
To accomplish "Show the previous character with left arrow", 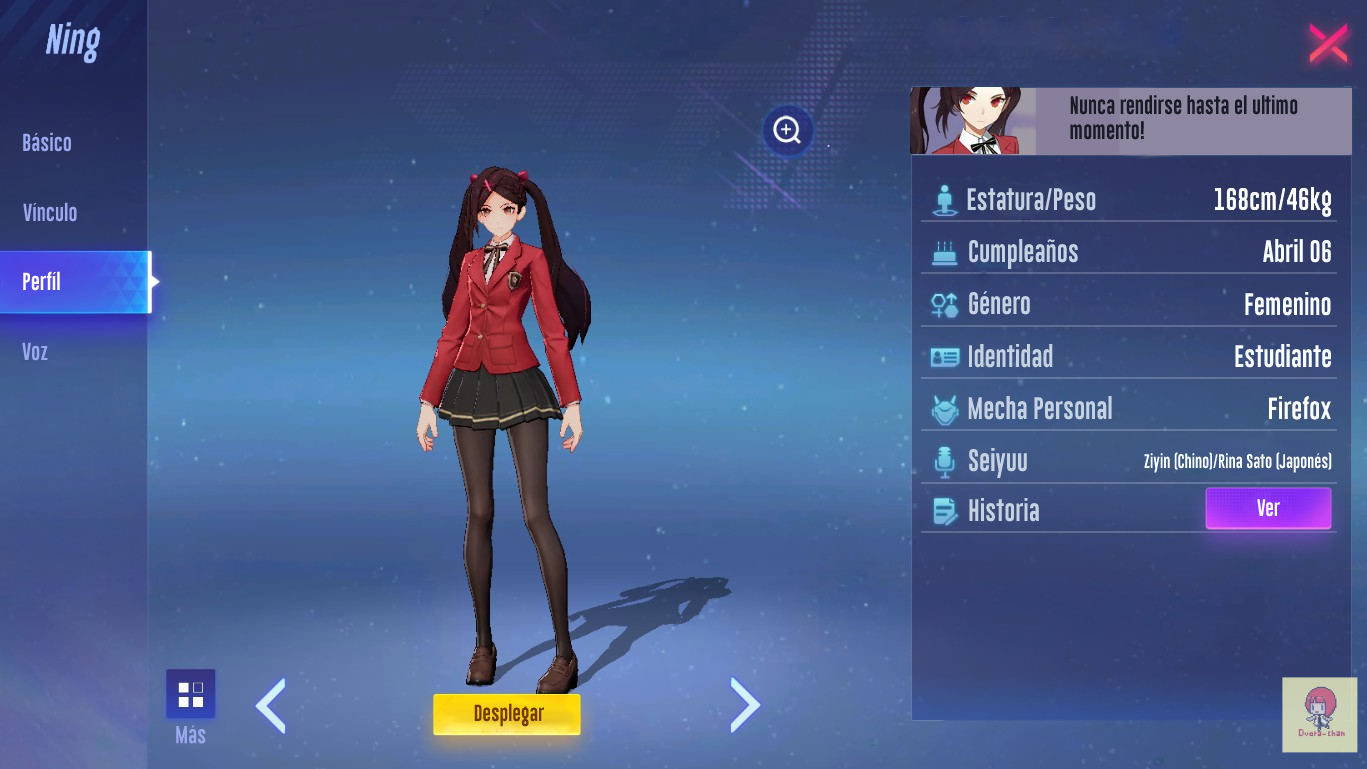I will pyautogui.click(x=271, y=705).
